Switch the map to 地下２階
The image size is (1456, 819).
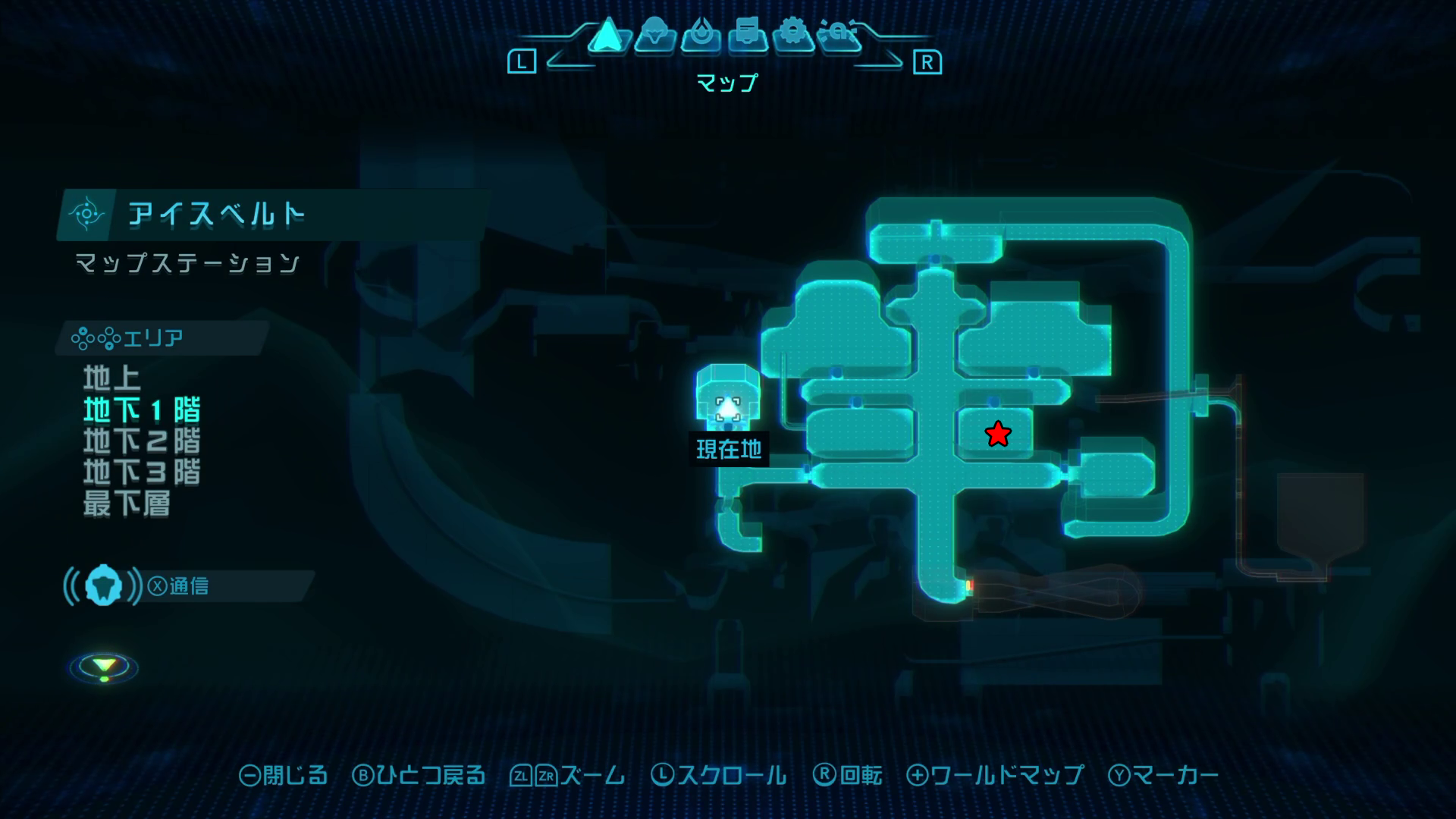click(x=142, y=441)
